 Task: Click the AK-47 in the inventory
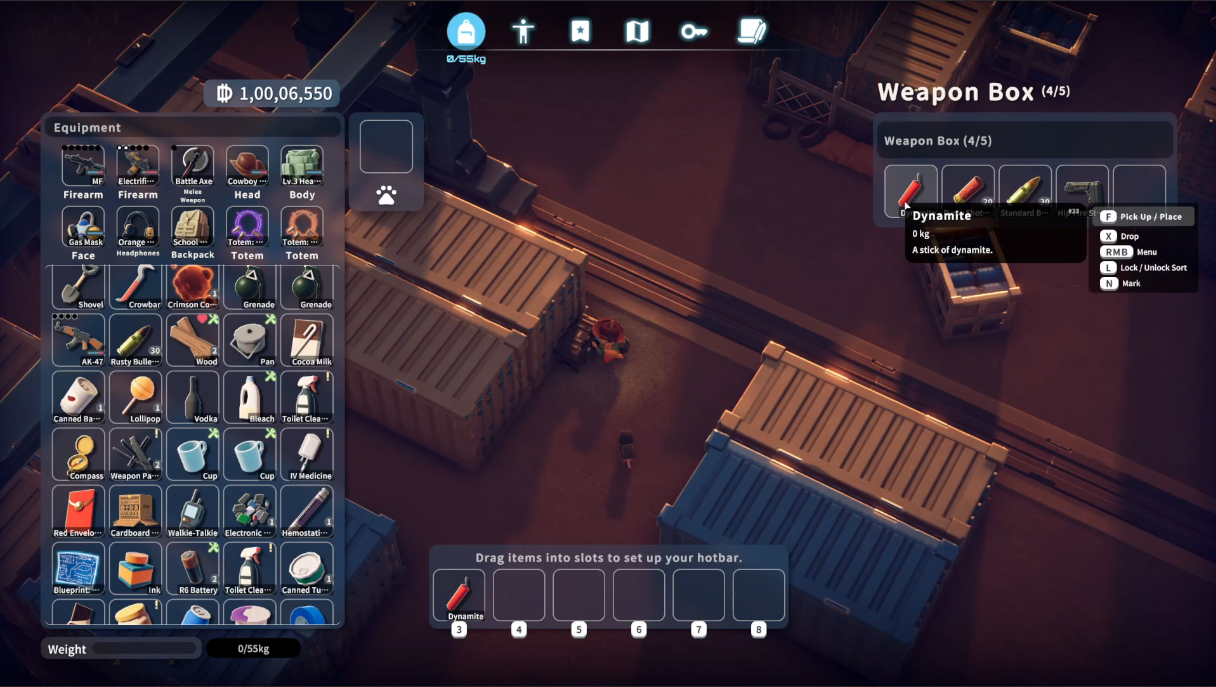pos(79,340)
